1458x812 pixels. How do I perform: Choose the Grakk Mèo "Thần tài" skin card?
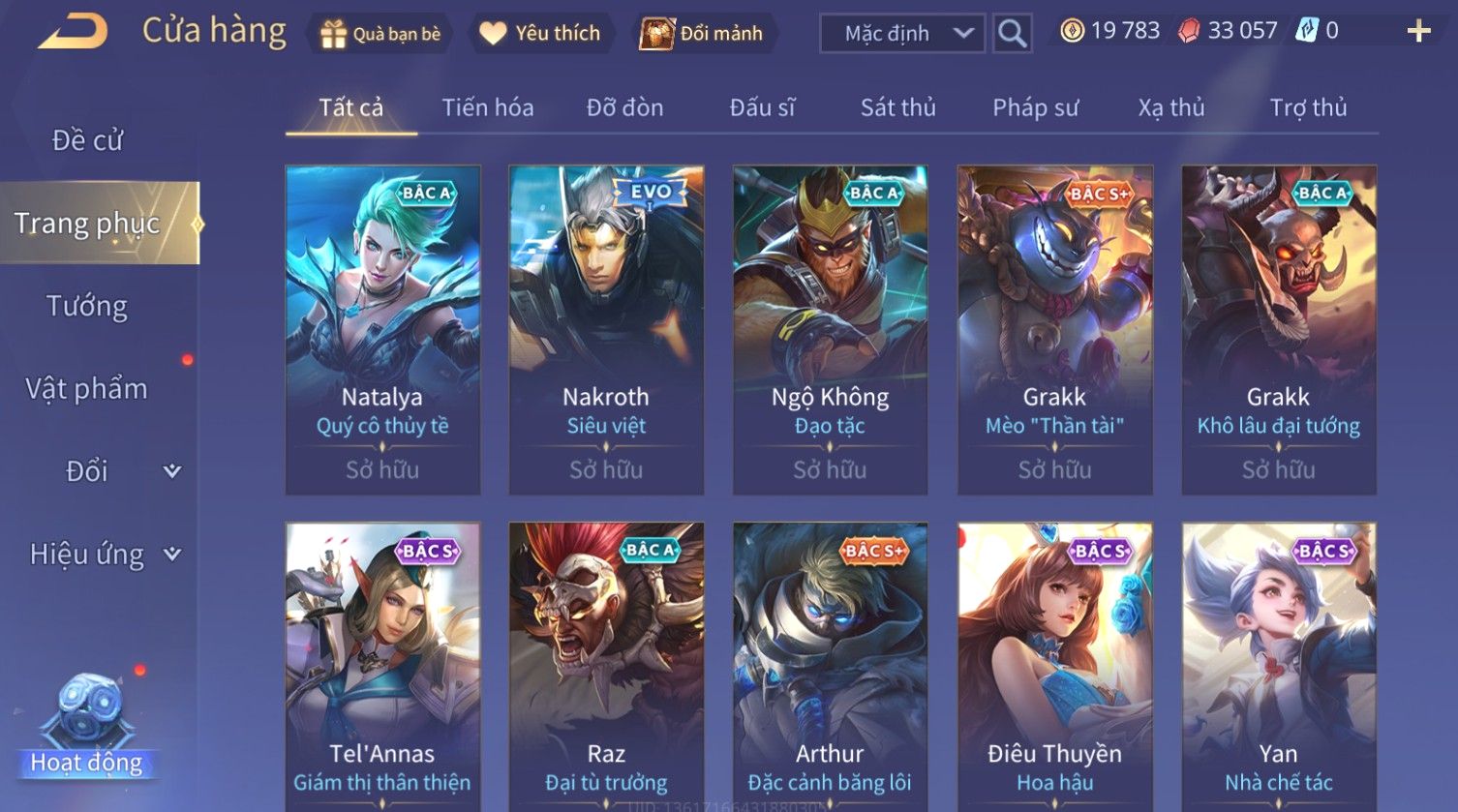1054,329
